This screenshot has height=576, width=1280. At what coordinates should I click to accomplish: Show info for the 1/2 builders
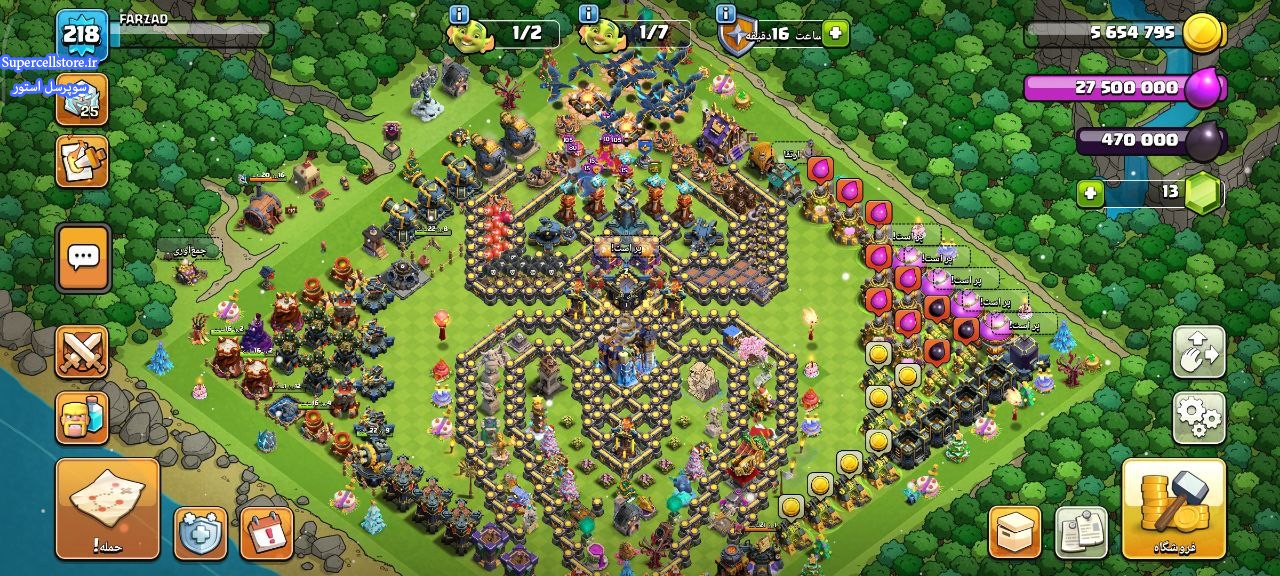click(x=459, y=14)
